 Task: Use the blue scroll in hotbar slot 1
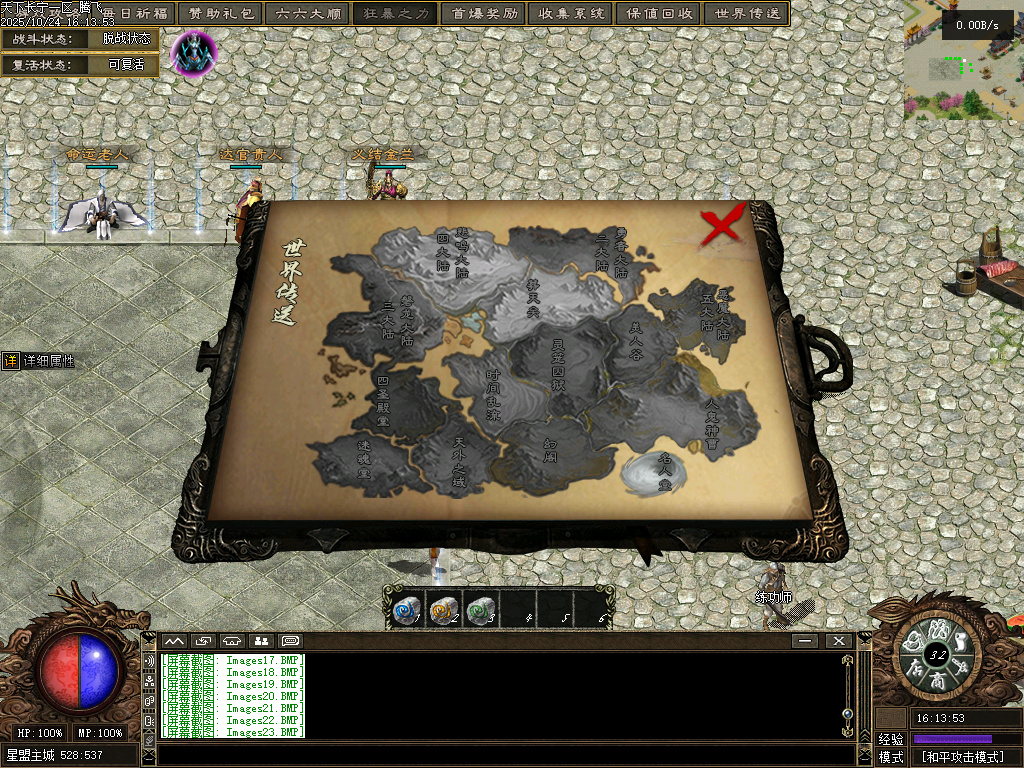click(405, 609)
